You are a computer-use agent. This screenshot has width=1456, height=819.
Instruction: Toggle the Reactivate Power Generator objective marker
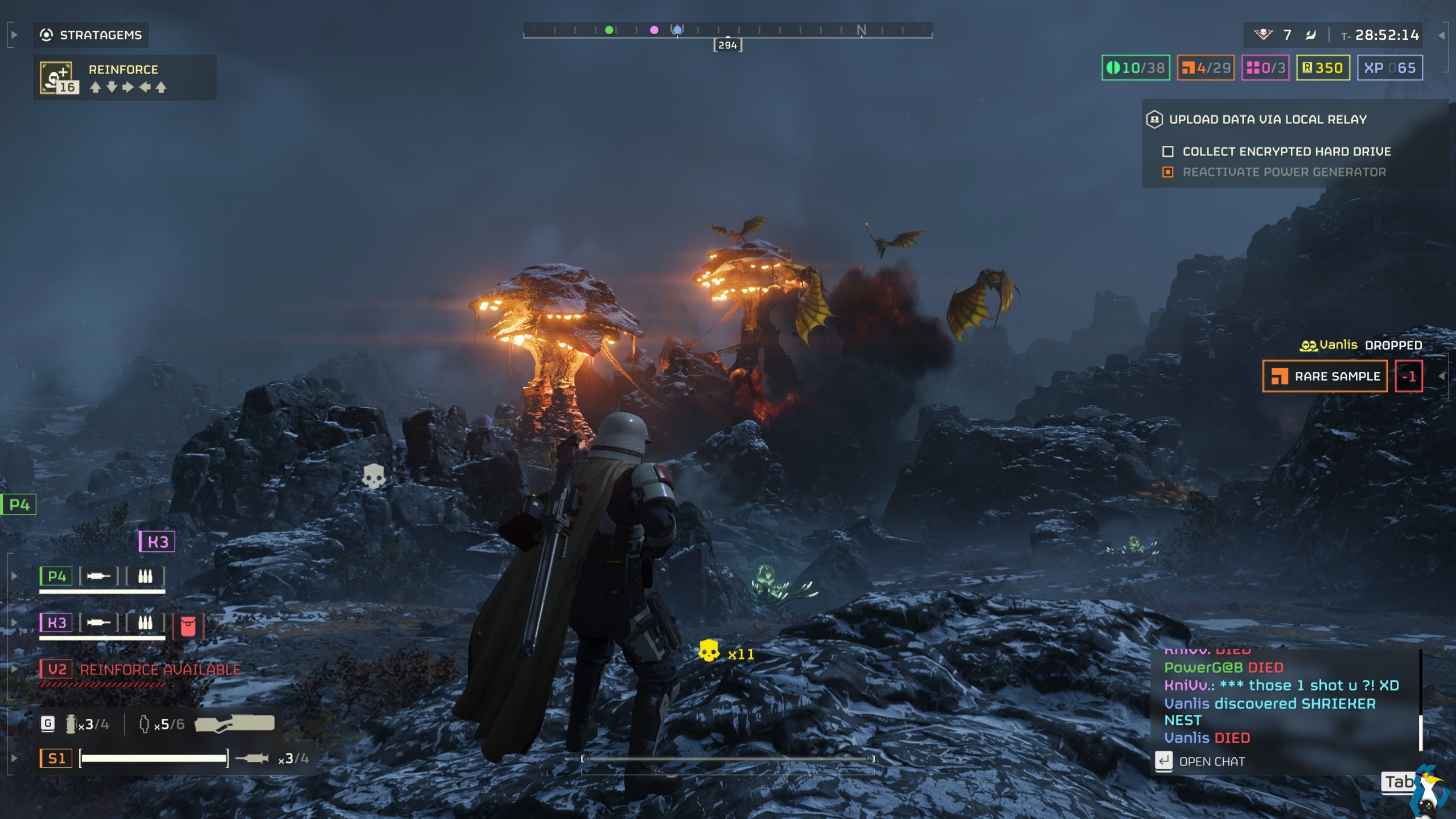[x=1167, y=171]
